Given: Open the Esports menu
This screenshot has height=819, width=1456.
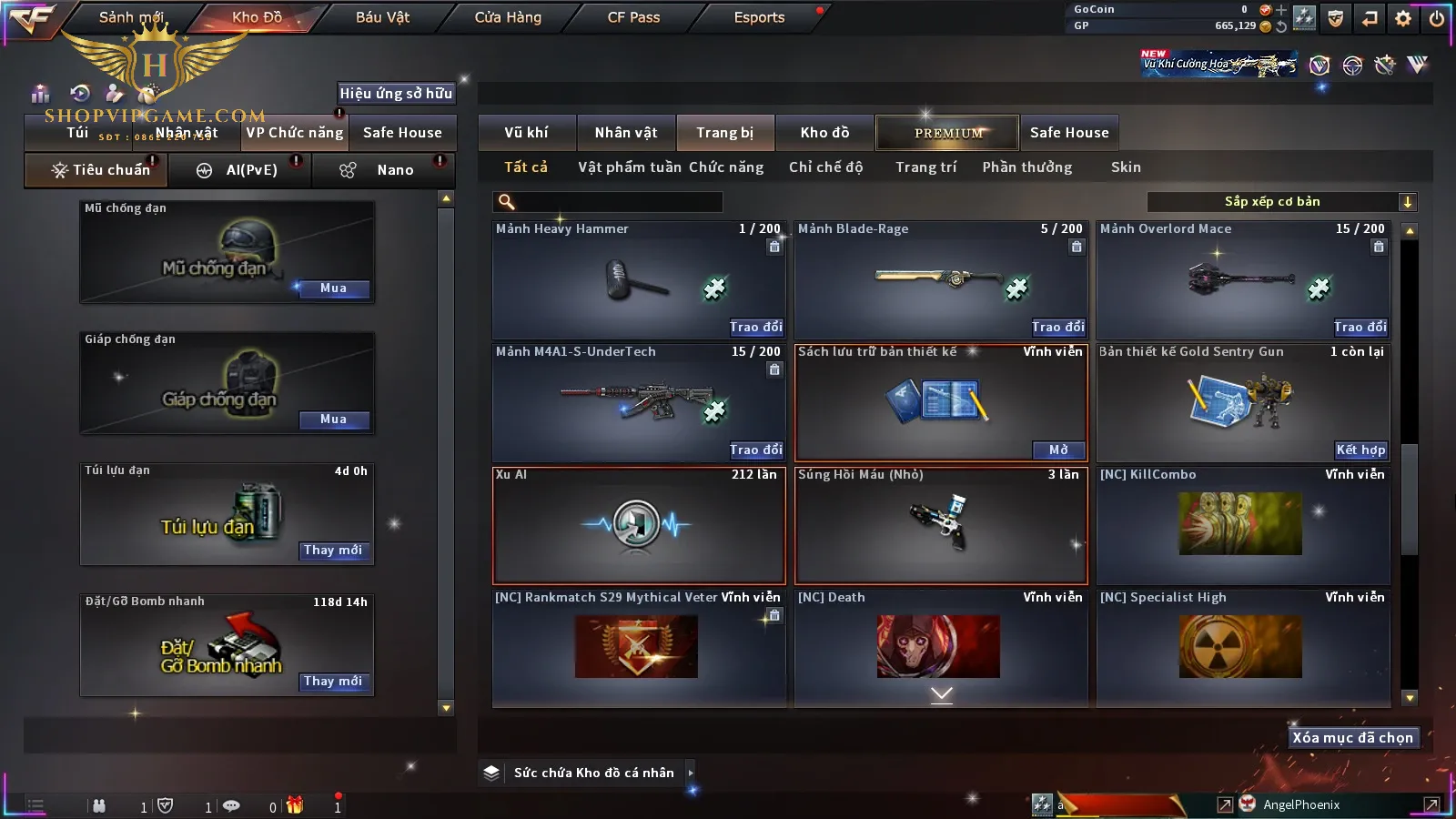Looking at the screenshot, I should pos(759,17).
